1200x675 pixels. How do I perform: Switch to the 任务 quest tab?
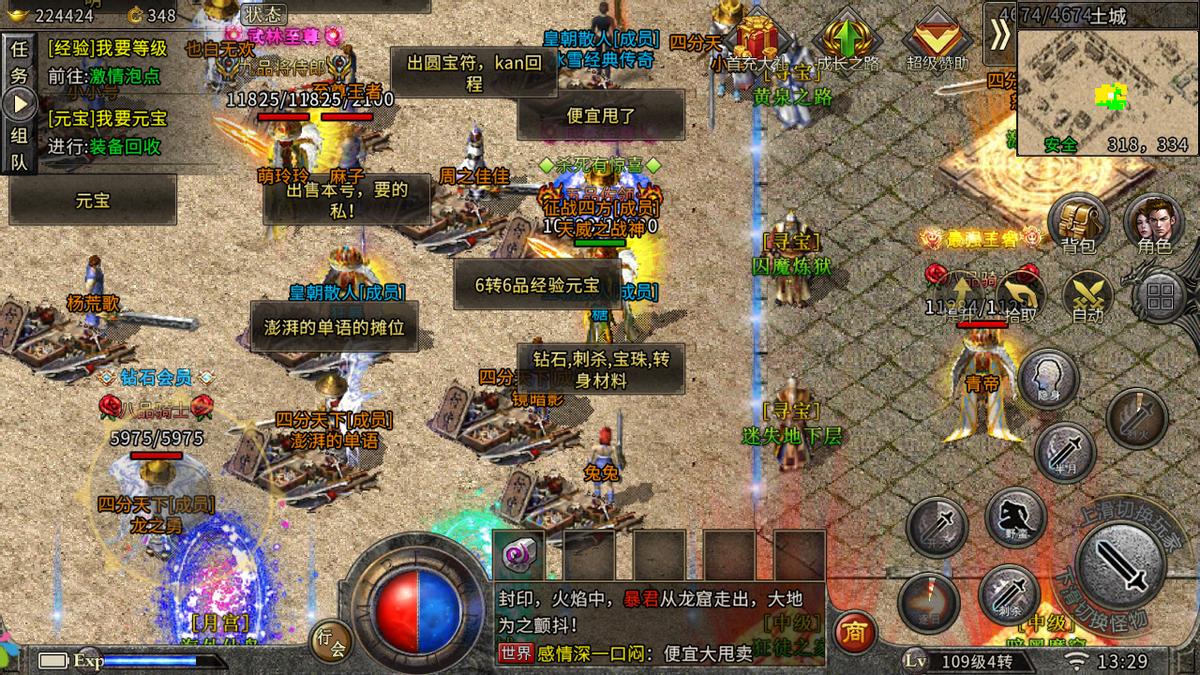(20, 62)
